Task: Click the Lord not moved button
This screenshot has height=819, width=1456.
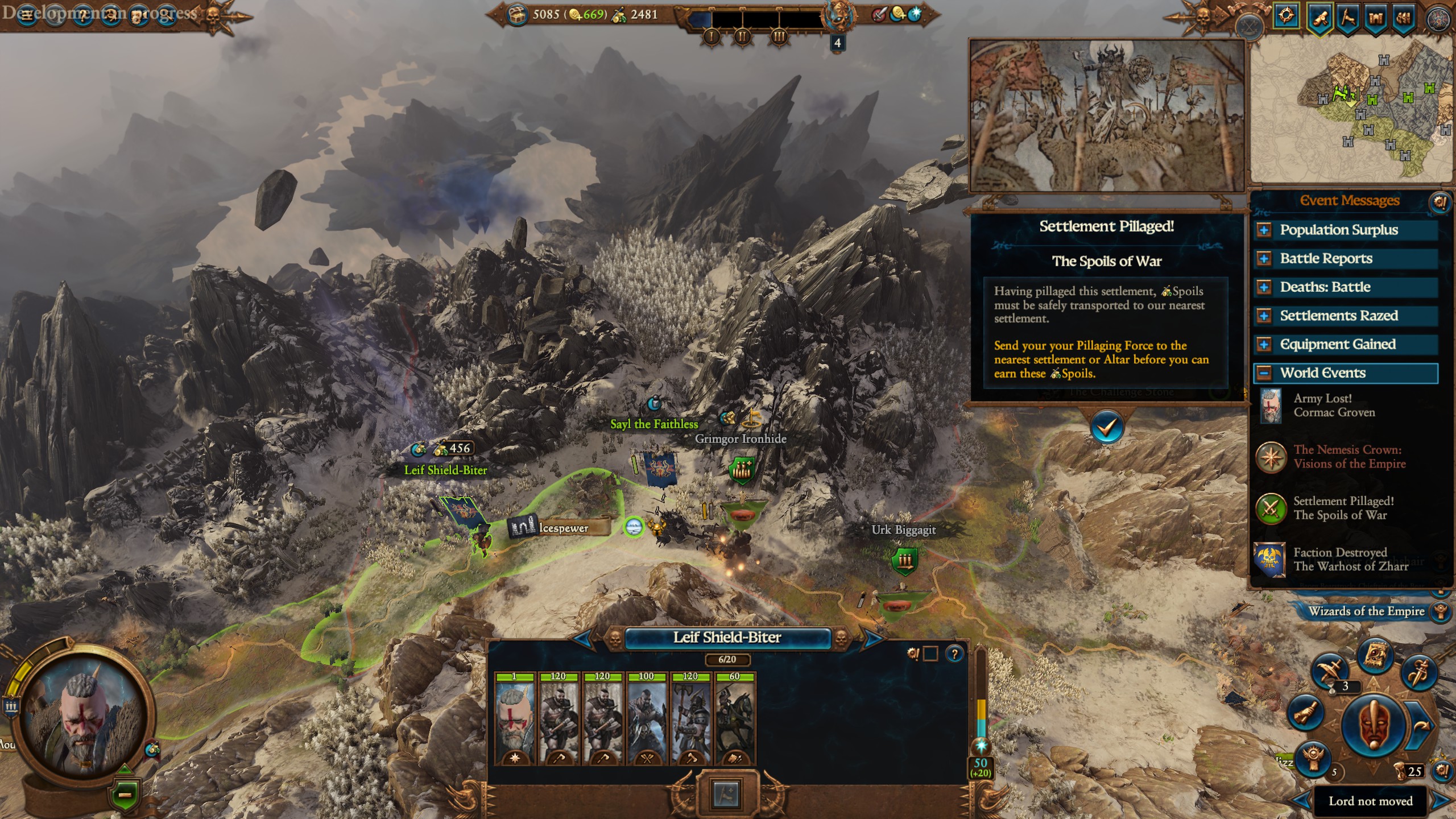Action: click(1372, 802)
